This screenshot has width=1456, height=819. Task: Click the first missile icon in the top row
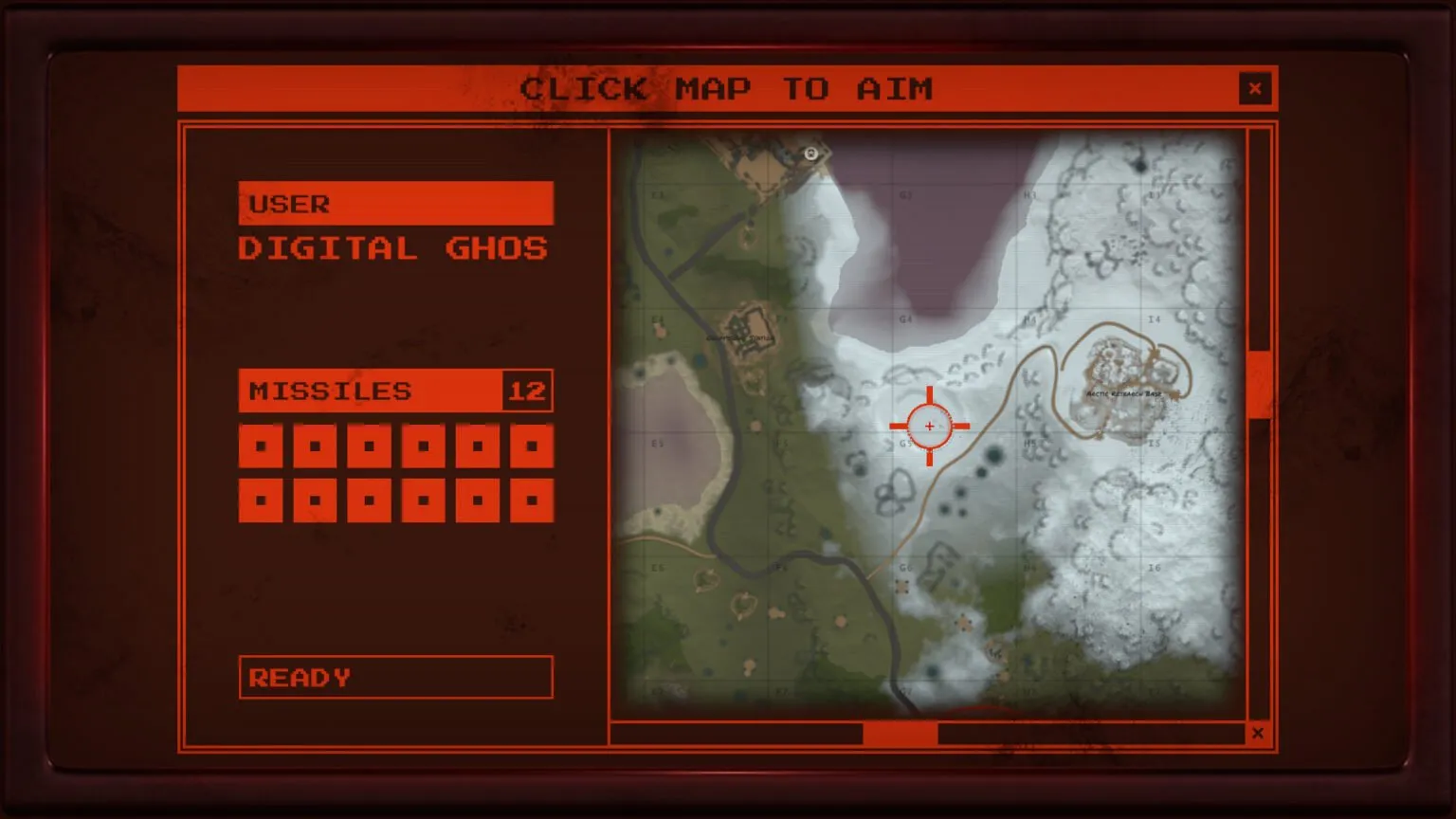pos(261,444)
